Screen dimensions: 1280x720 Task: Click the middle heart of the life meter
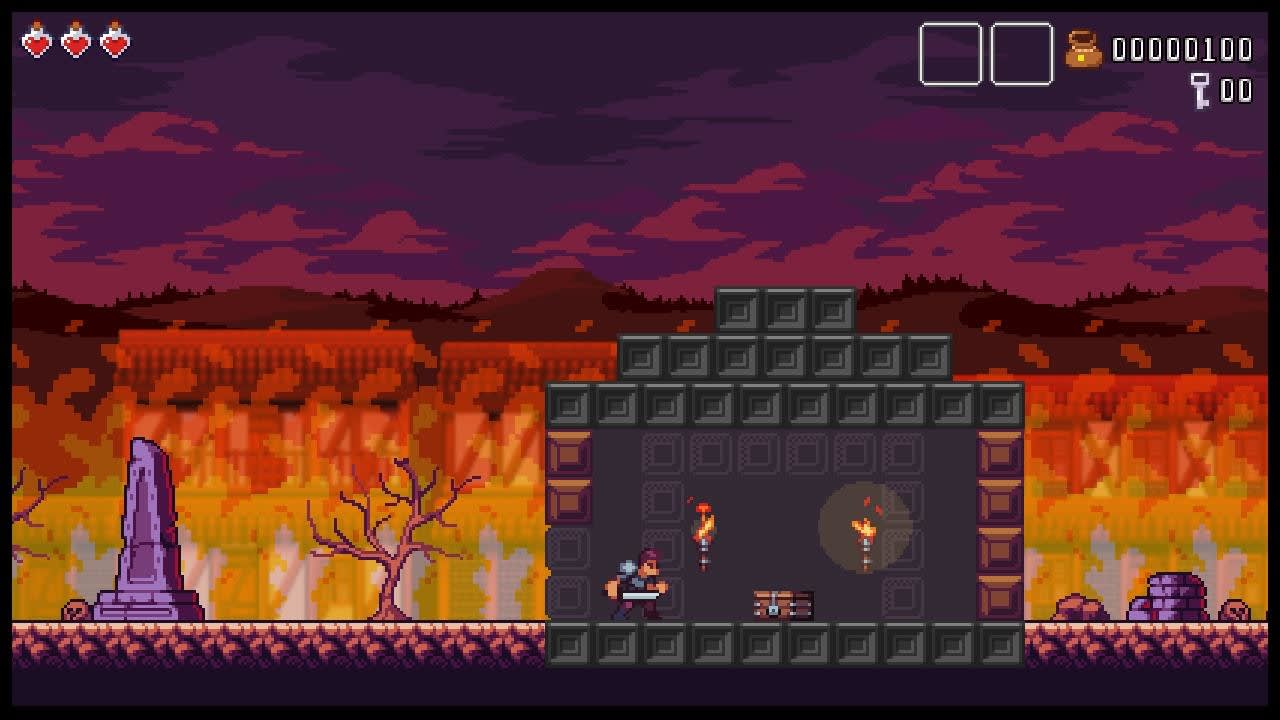click(x=75, y=44)
